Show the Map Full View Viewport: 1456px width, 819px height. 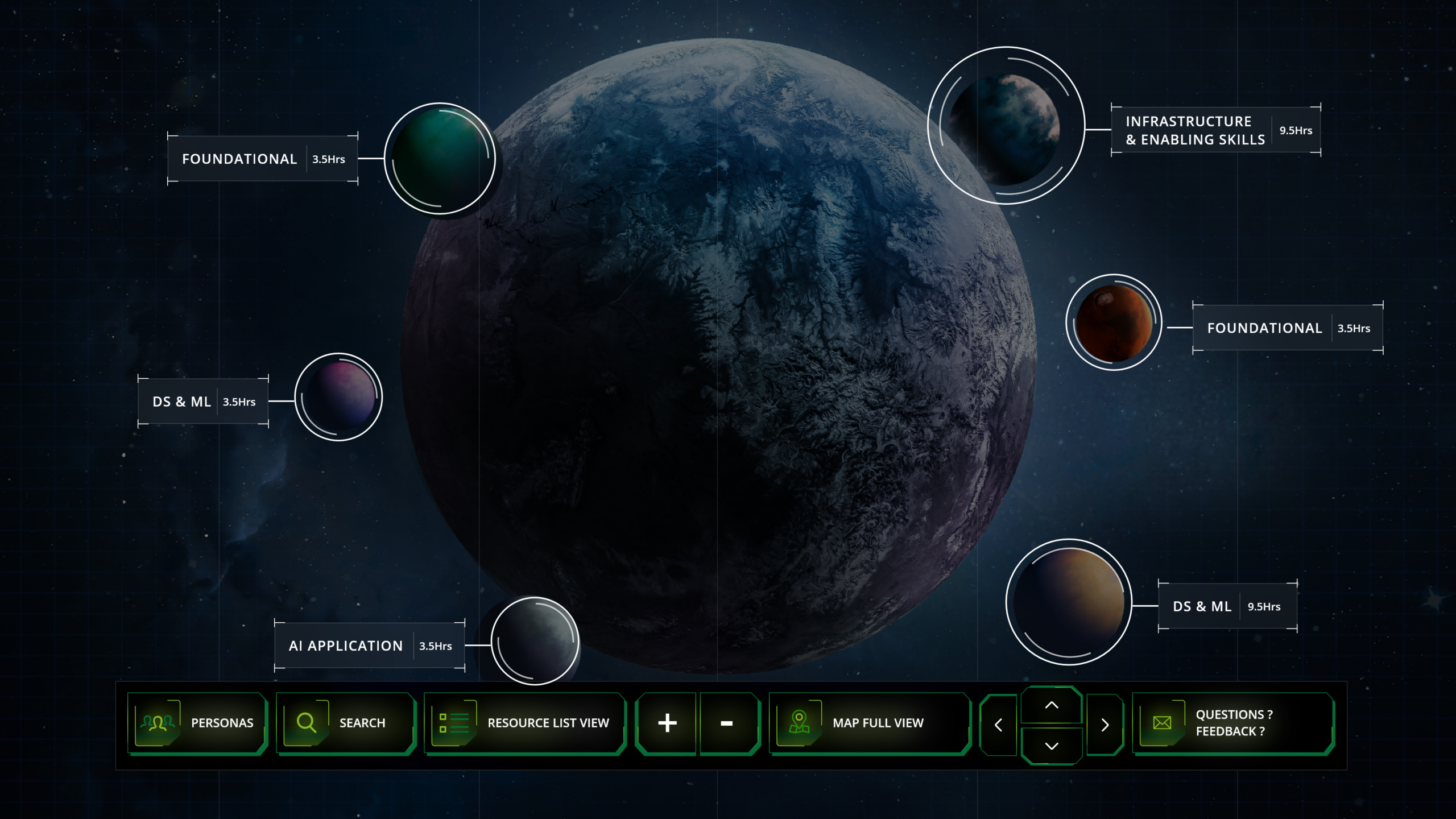(x=868, y=723)
